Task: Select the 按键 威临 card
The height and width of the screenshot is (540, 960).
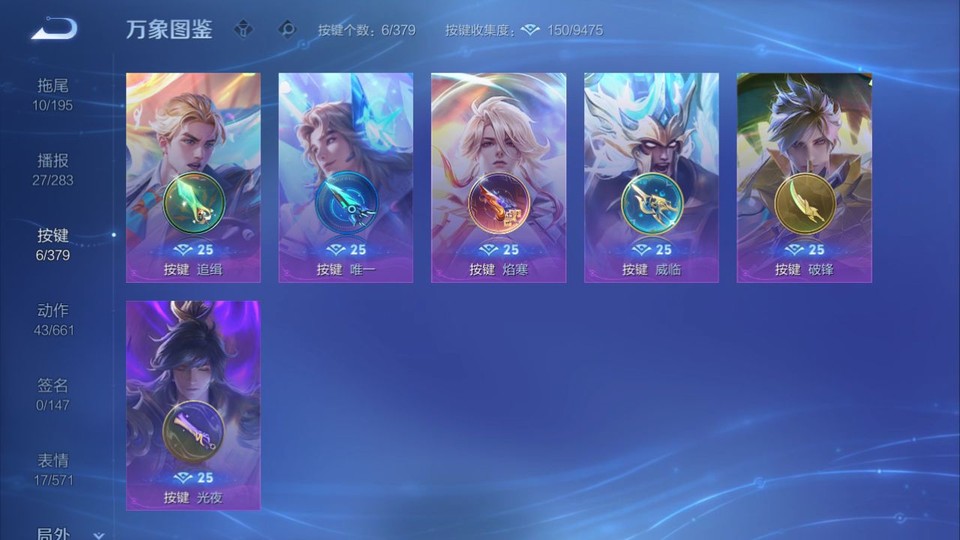Action: [x=651, y=177]
